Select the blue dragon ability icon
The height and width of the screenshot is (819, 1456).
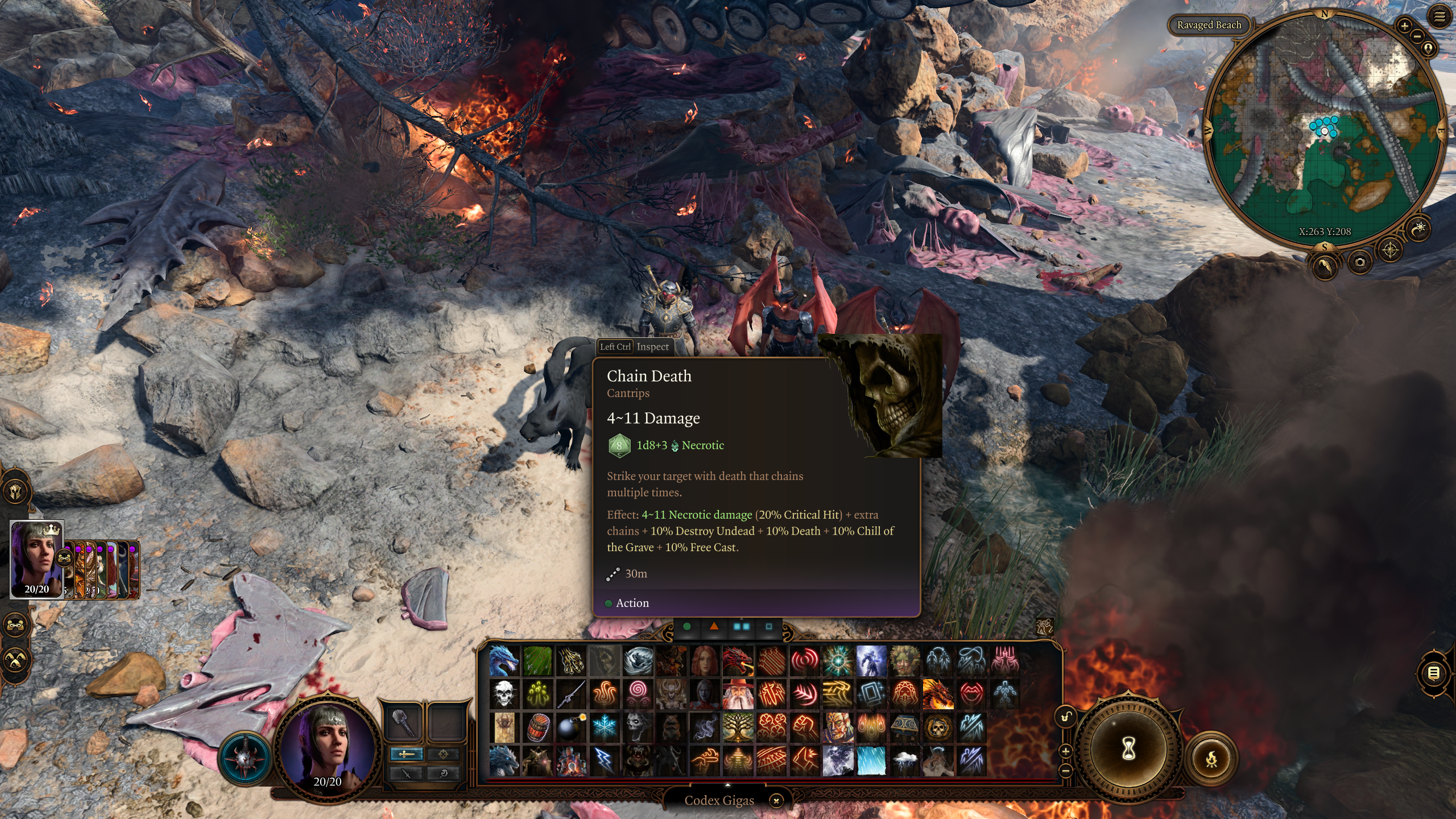point(504,660)
